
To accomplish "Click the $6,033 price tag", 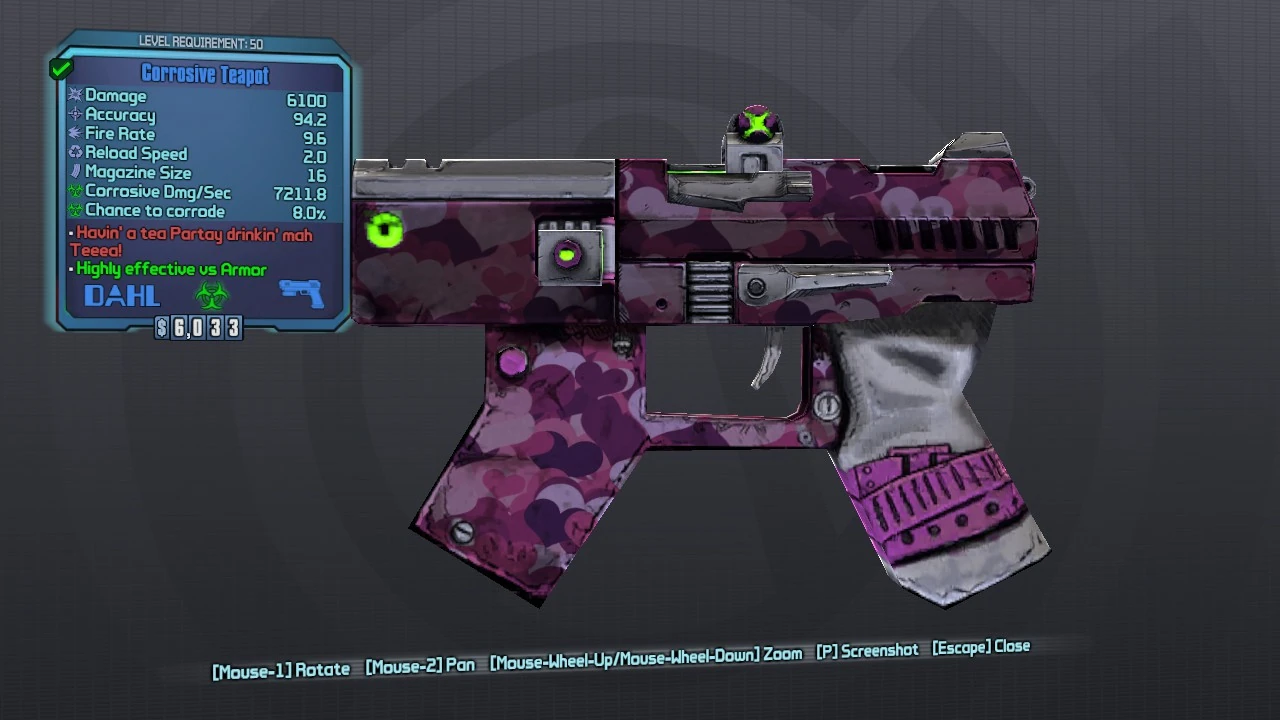I will [x=199, y=327].
